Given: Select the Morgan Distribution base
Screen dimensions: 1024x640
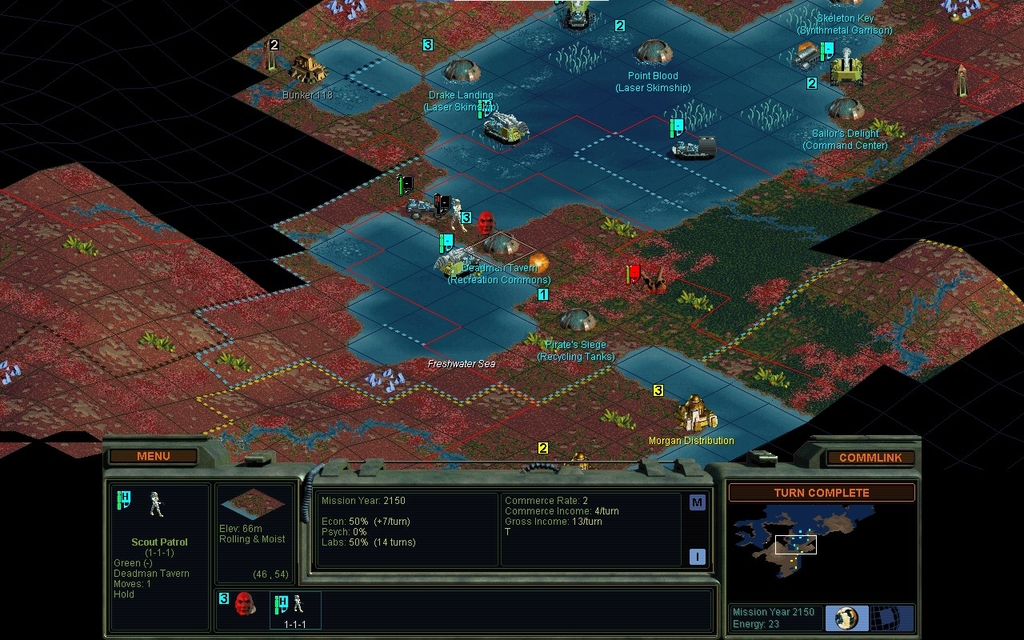Looking at the screenshot, I should click(694, 413).
